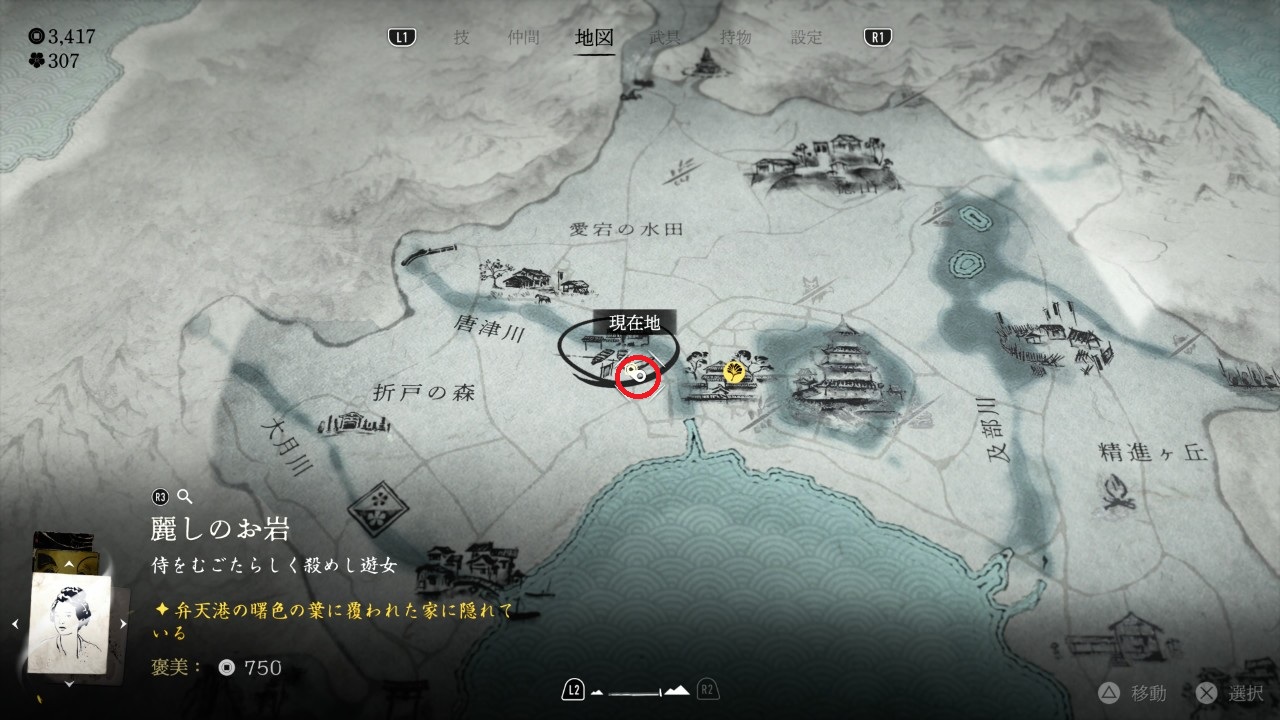Click the map zoom level indicator
This screenshot has width=1280, height=720.
[640, 690]
